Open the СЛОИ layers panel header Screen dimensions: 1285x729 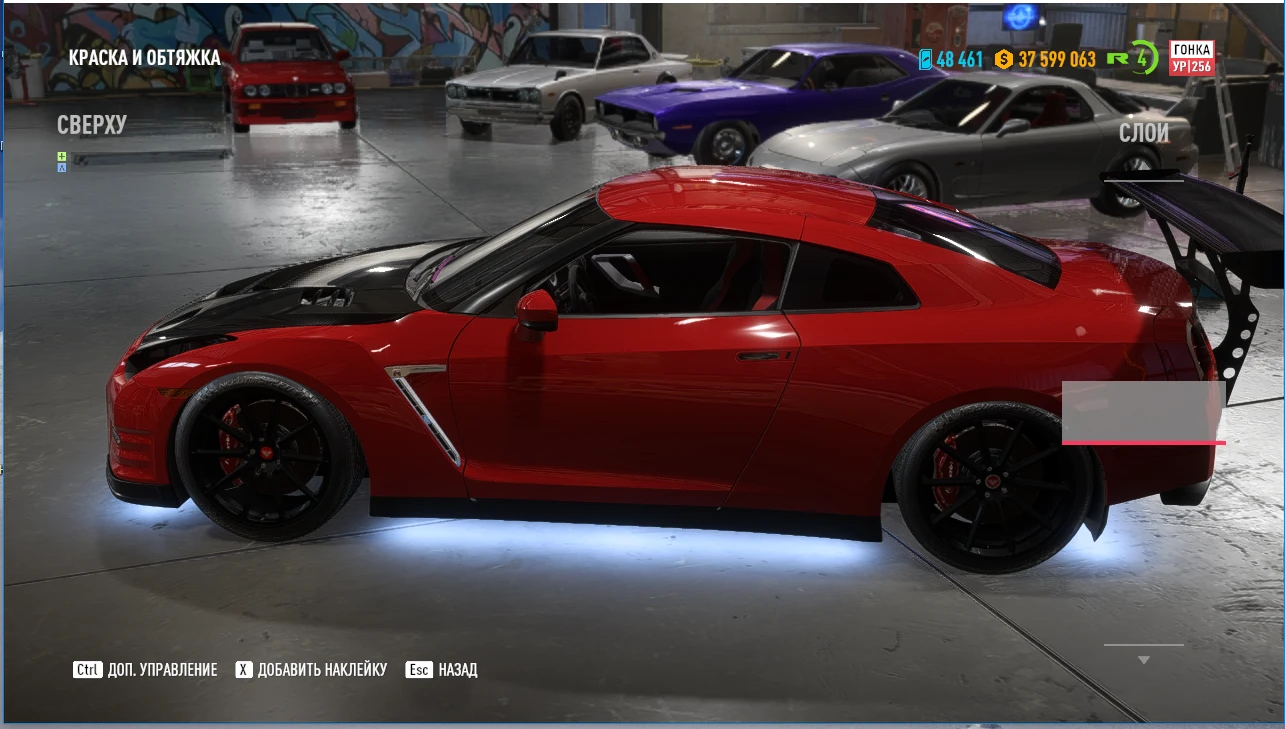coord(1143,134)
